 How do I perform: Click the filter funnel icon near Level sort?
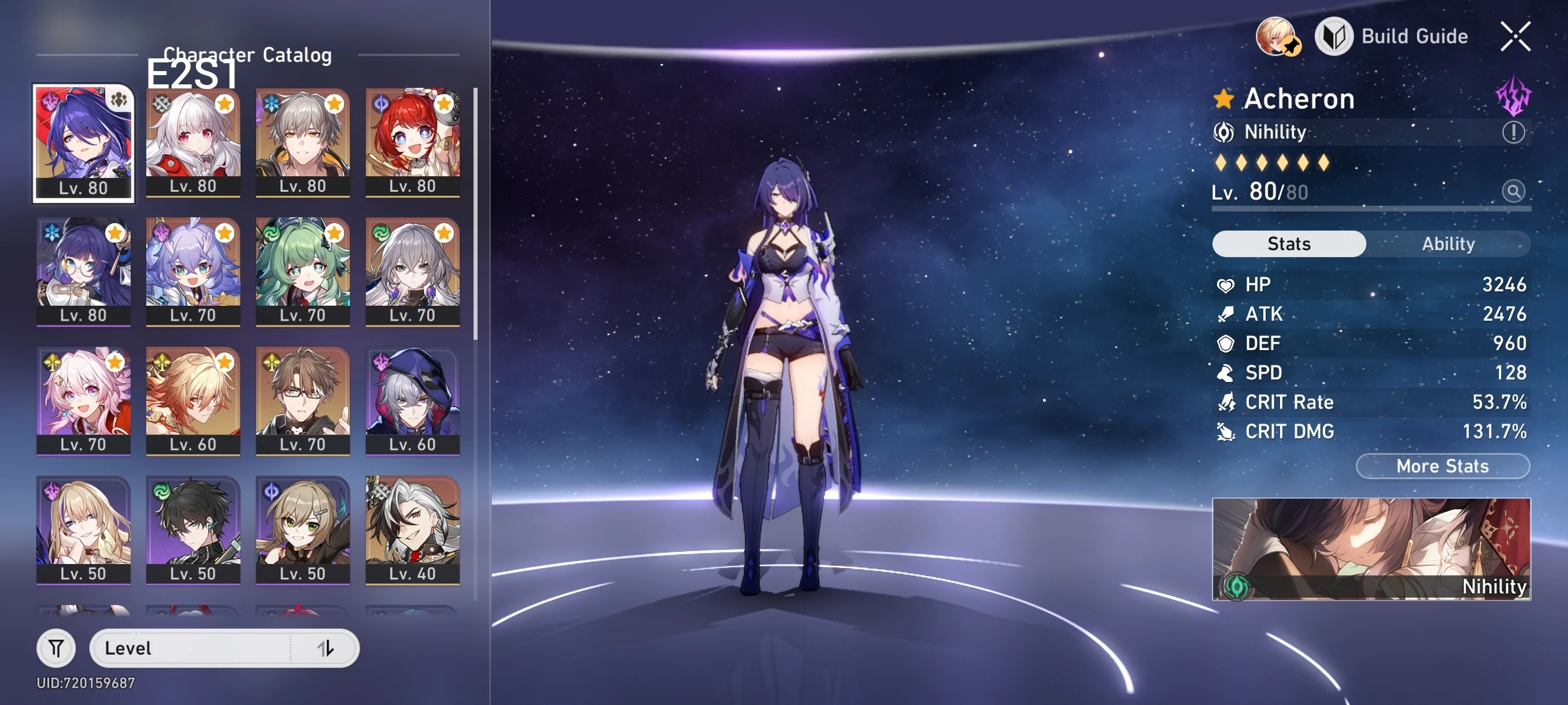[56, 648]
